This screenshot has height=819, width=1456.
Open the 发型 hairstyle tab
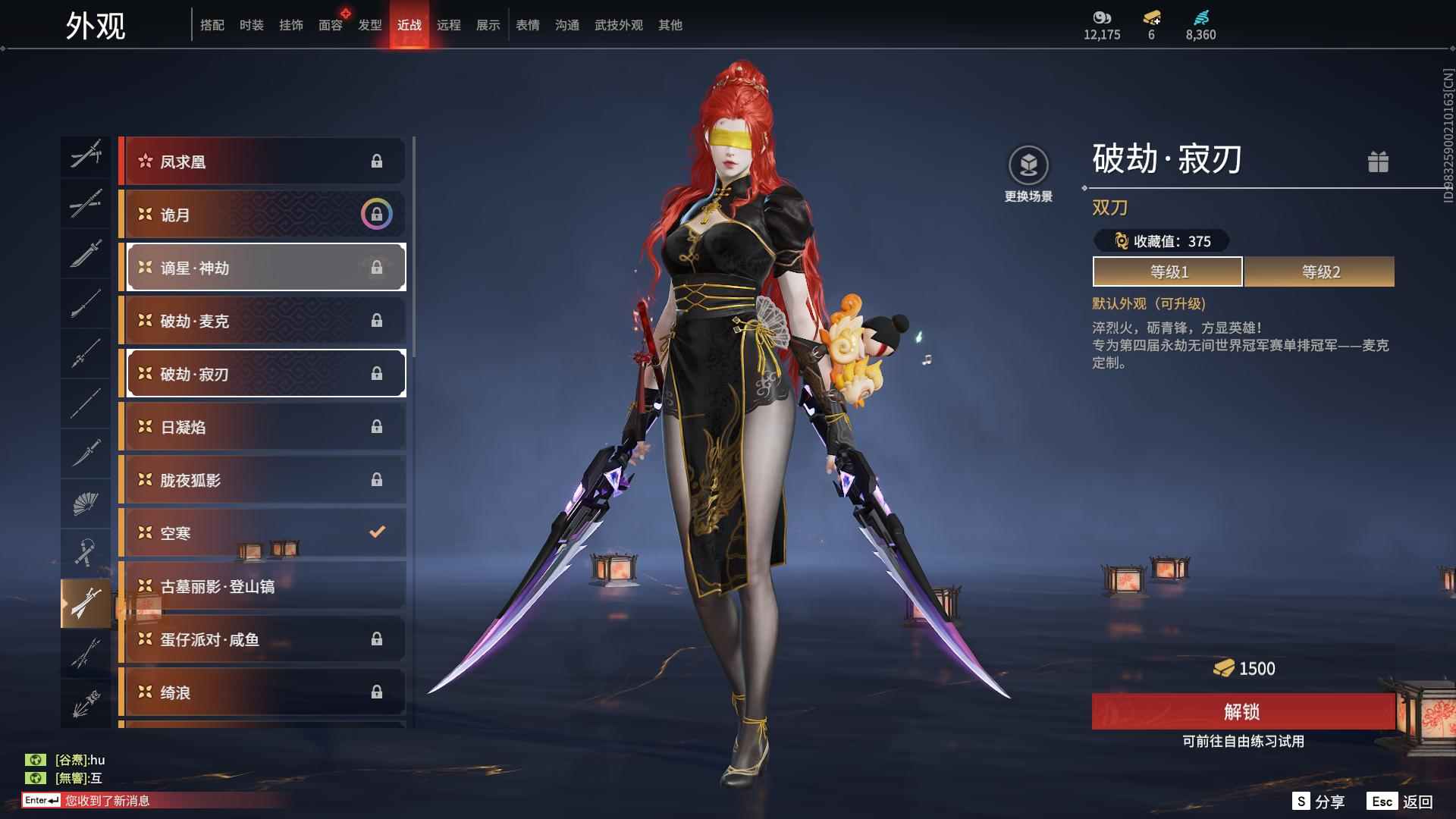370,25
